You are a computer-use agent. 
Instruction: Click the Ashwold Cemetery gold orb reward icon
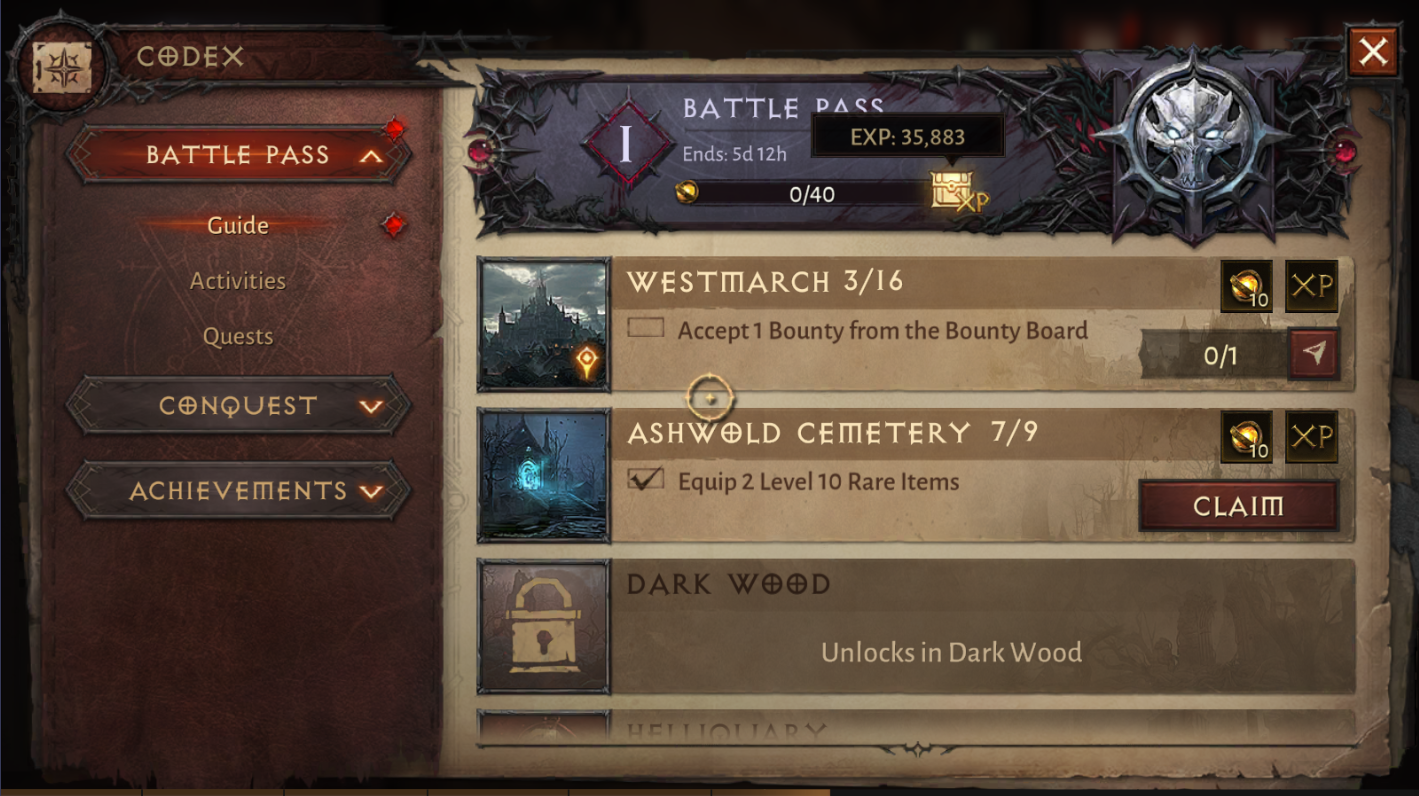pyautogui.click(x=1246, y=437)
